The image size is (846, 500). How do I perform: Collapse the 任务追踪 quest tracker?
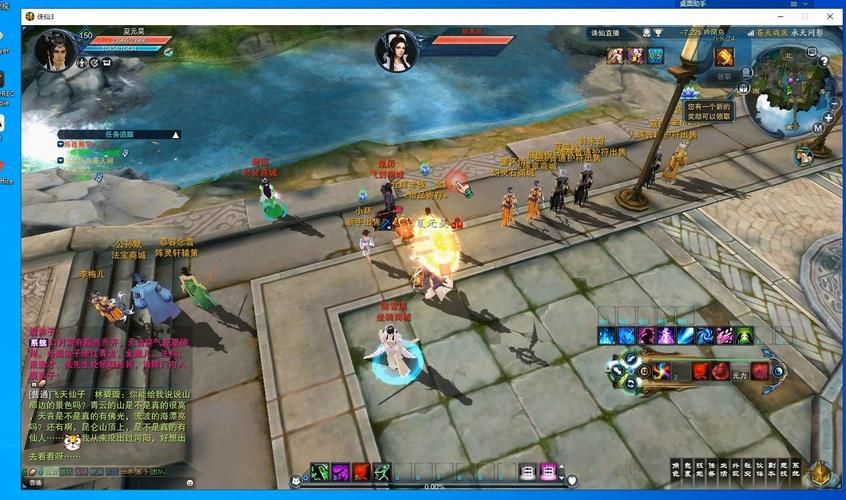point(177,134)
